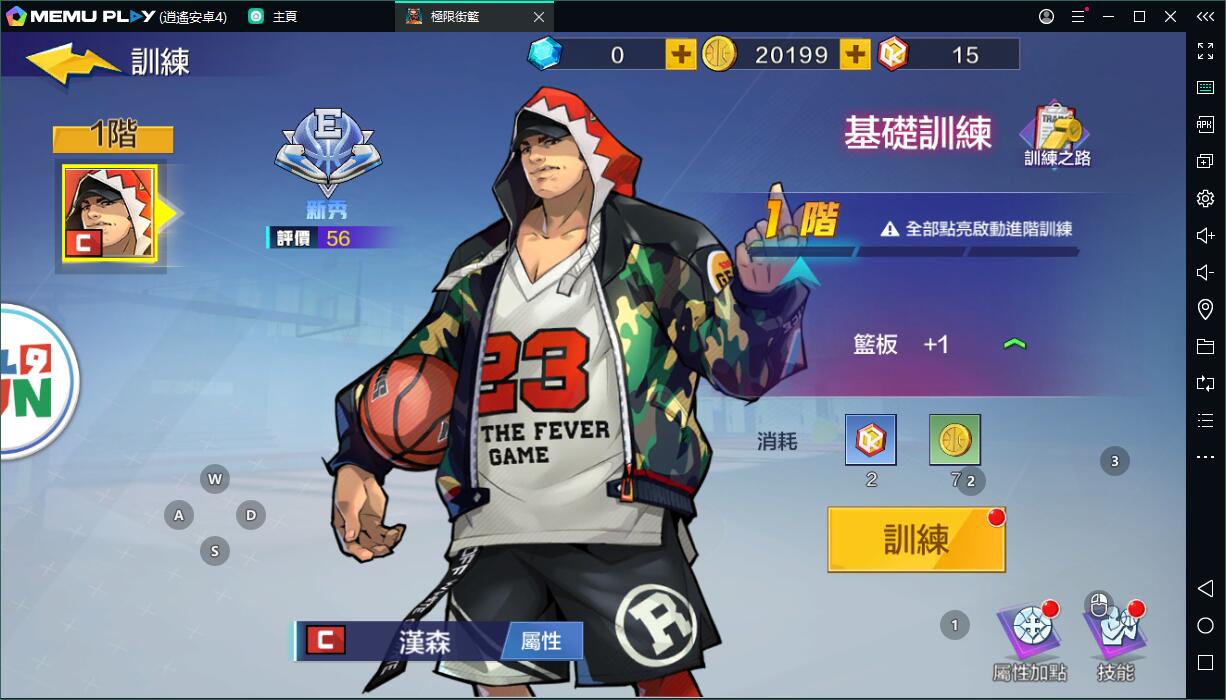Click the orange cube cost item
The width and height of the screenshot is (1226, 700).
870,440
